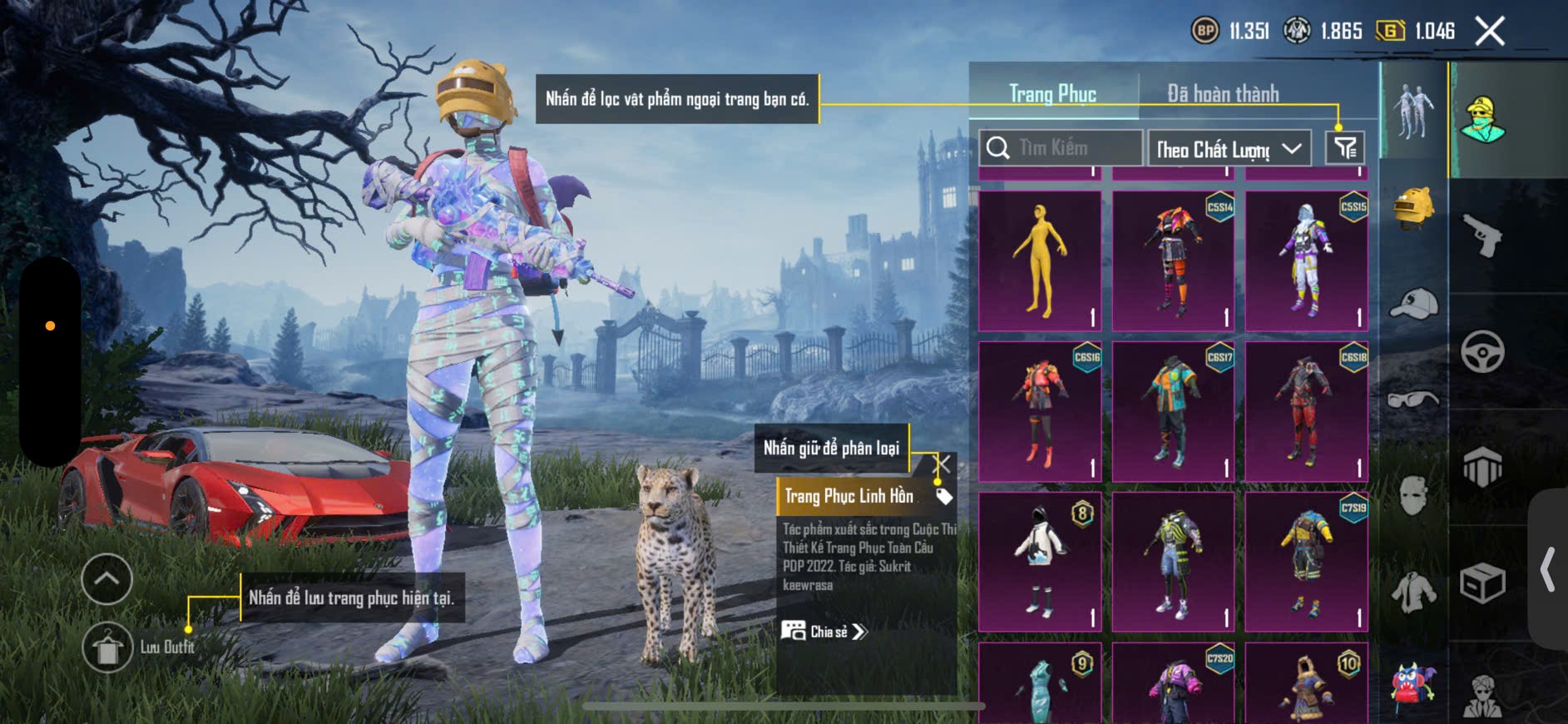Select the C6S16 red jacket outfit
The width and height of the screenshot is (1568, 724).
(x=1040, y=411)
